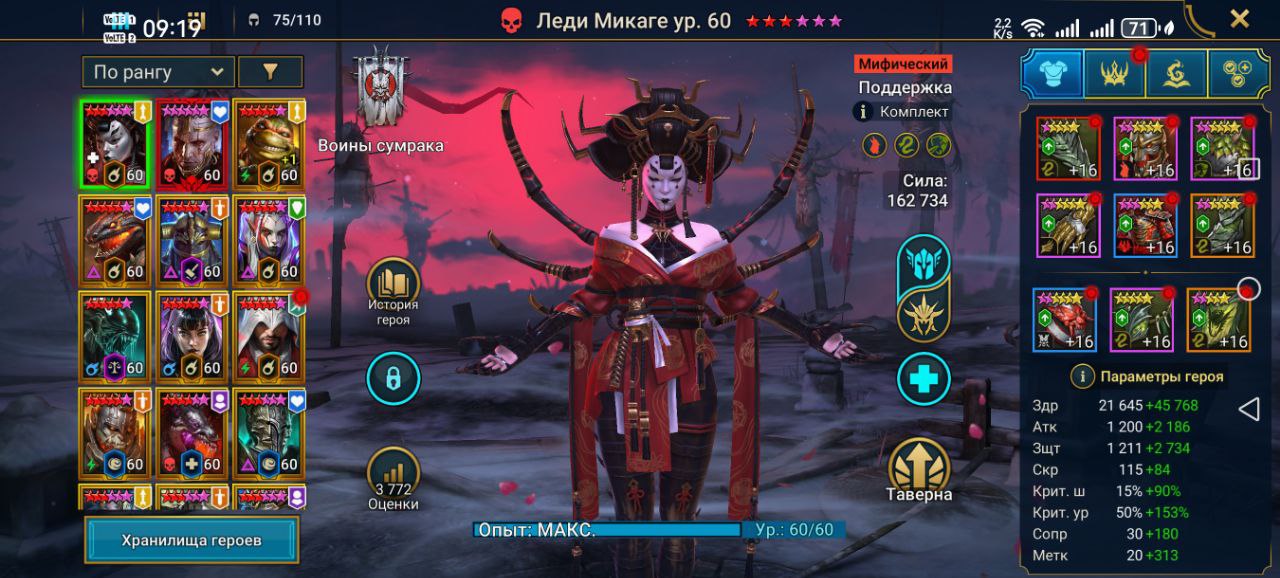Tap the cyan plus button
The width and height of the screenshot is (1280, 578).
point(923,379)
